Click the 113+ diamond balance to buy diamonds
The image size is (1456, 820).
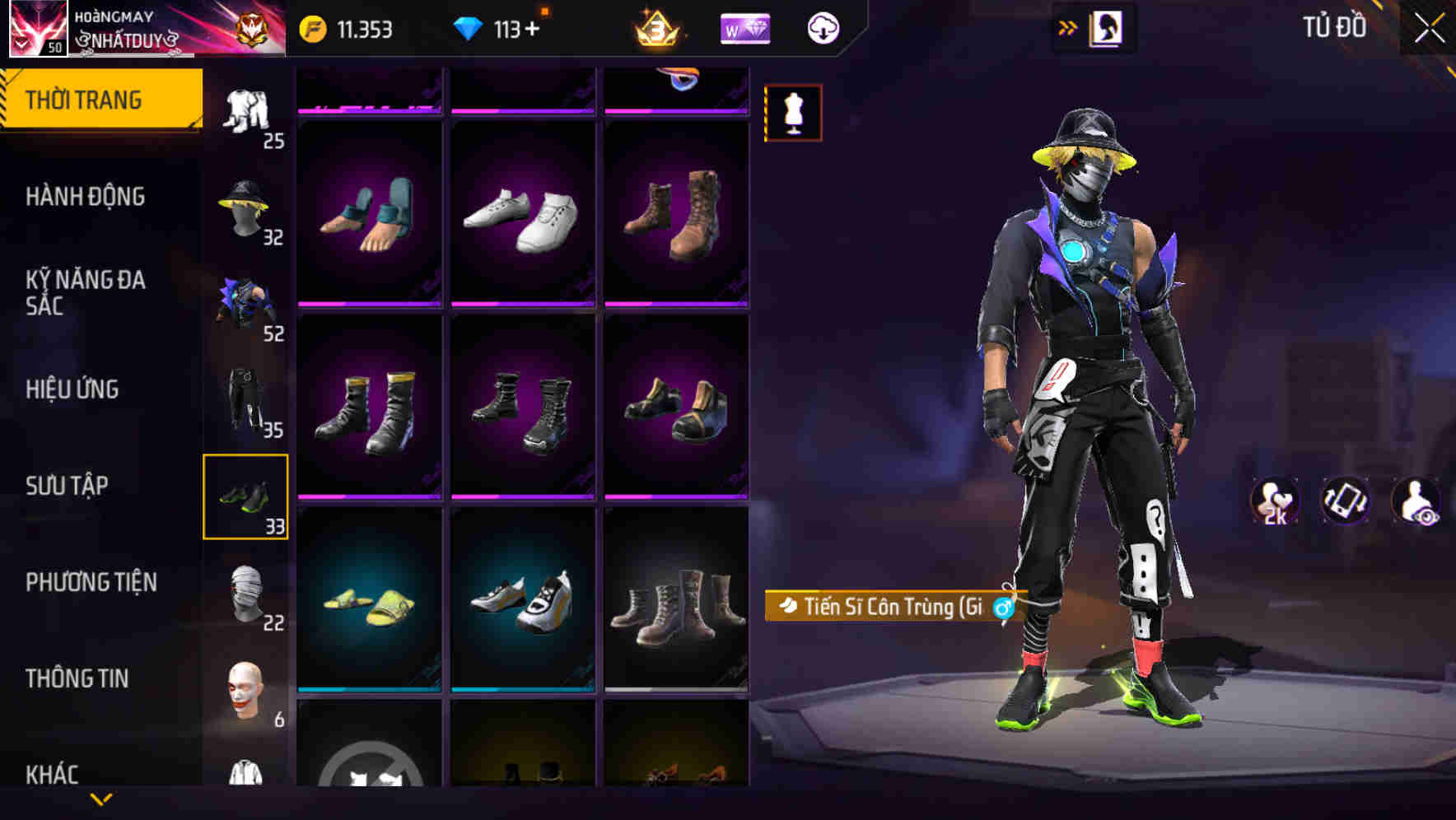501,26
